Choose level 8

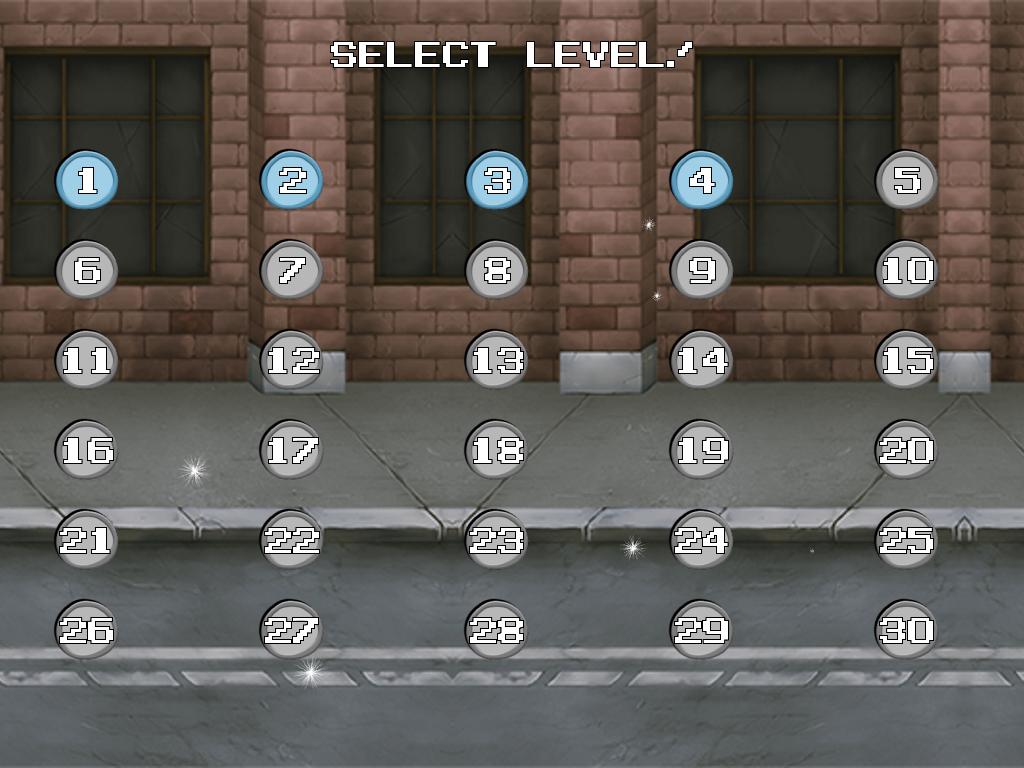pos(497,270)
